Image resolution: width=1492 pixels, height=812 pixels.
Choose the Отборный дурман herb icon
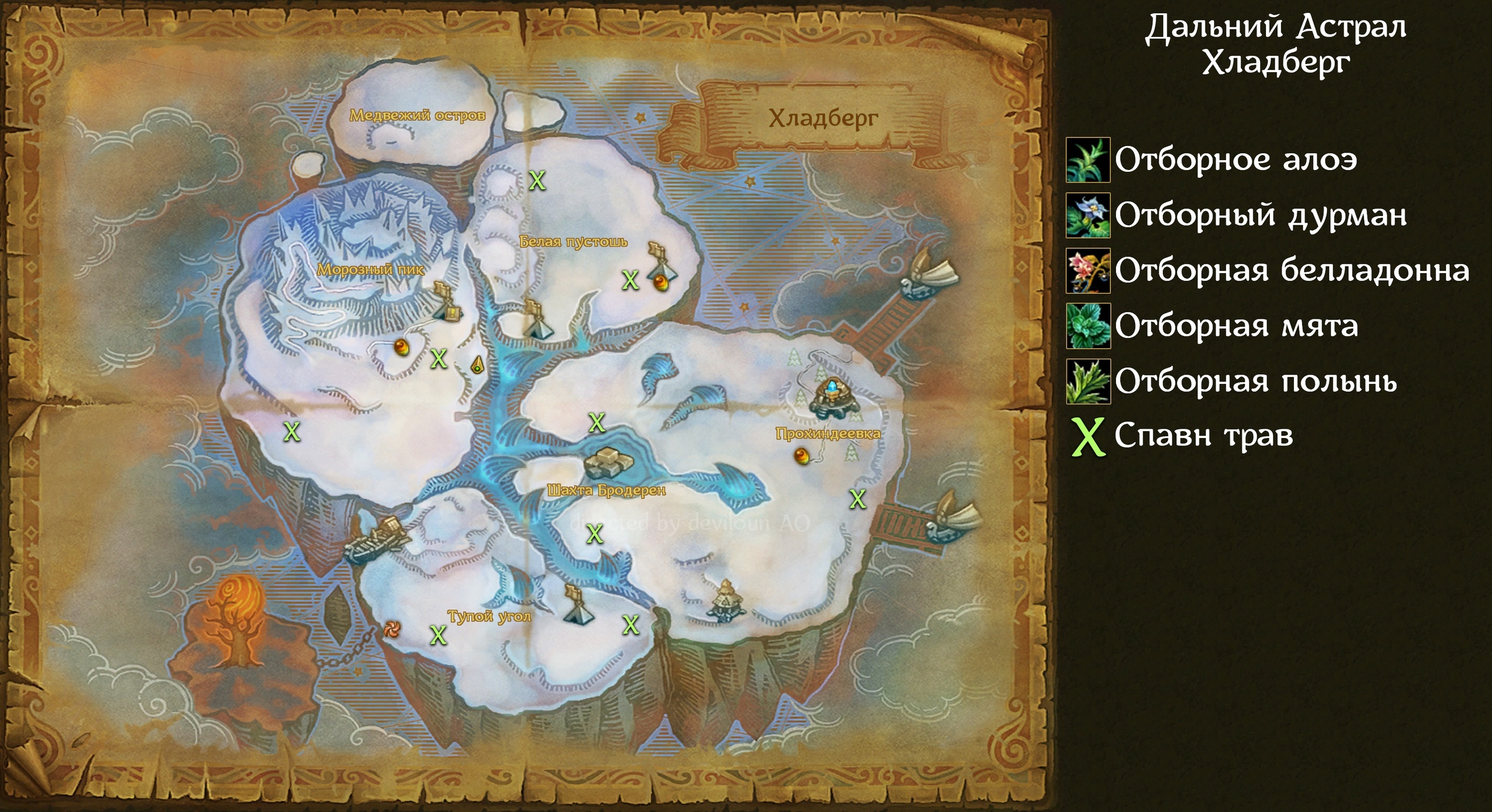(x=1088, y=216)
